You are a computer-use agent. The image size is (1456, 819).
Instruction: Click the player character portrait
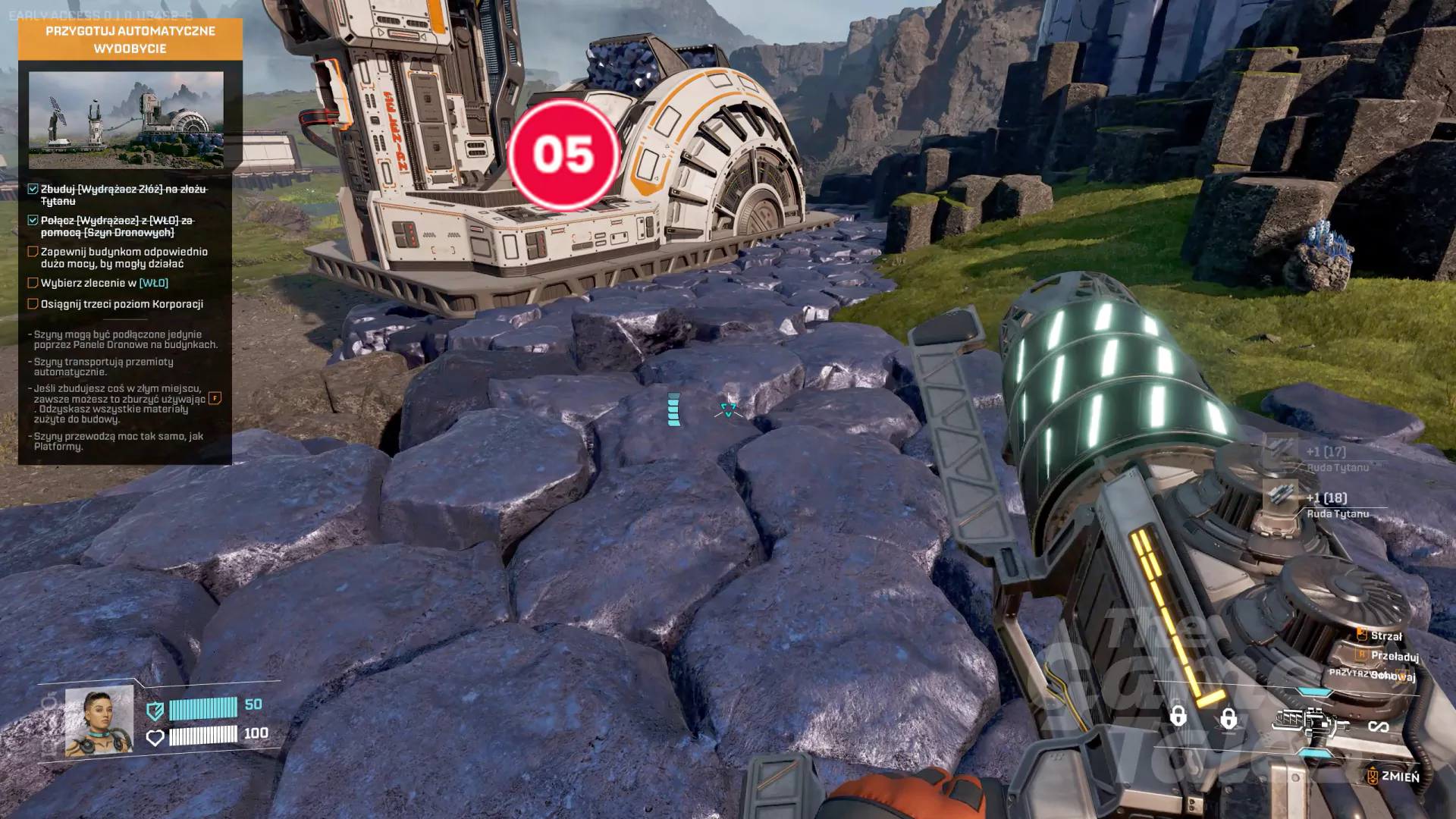99,721
